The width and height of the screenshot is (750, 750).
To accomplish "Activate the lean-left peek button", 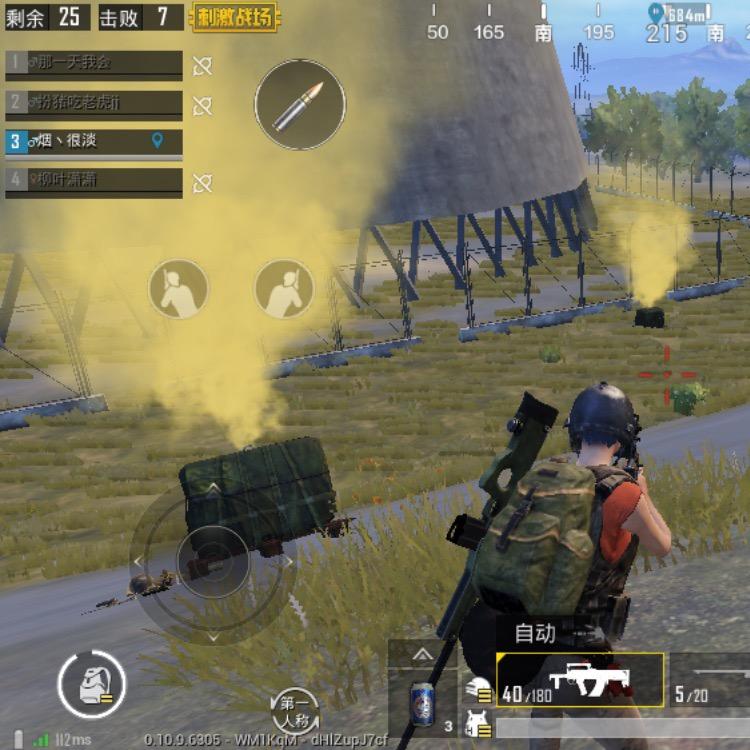I will [x=179, y=289].
